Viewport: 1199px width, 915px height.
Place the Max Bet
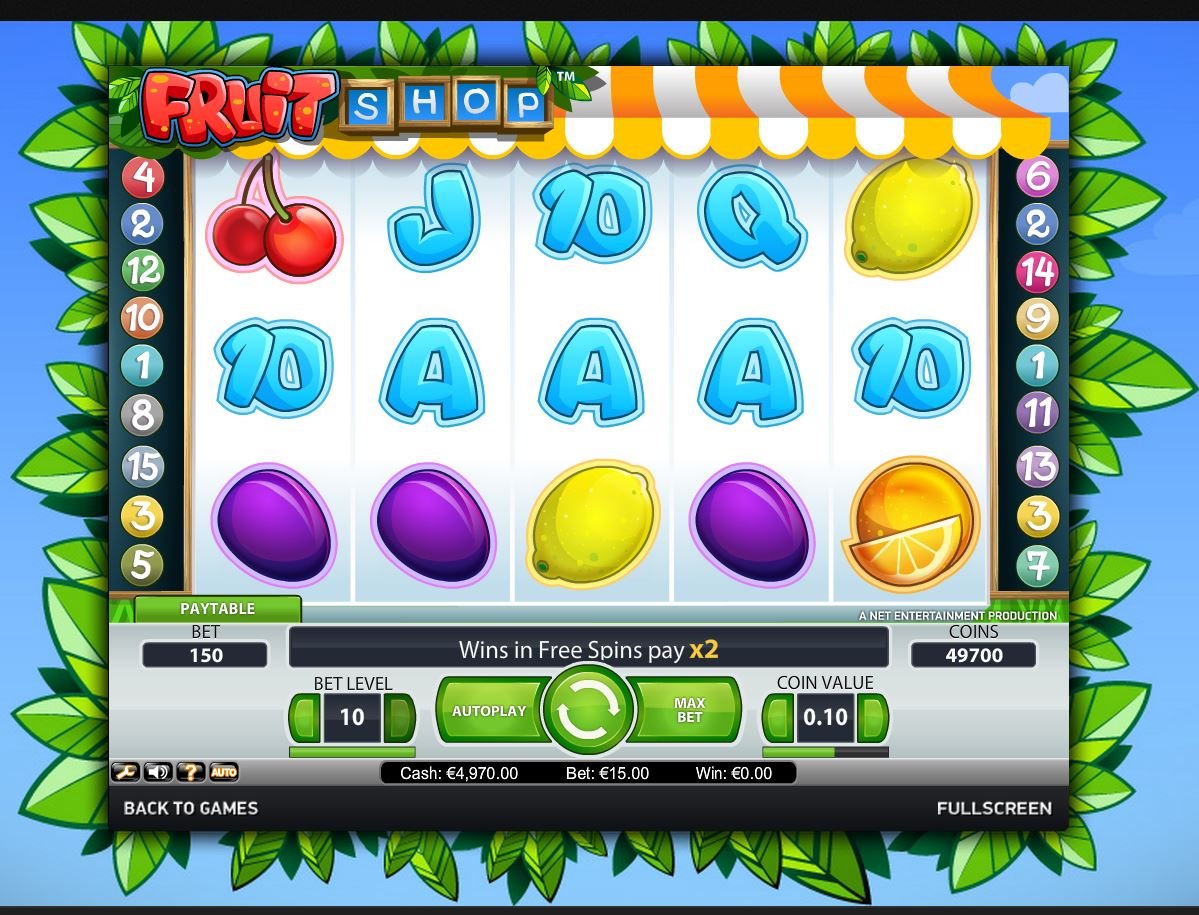pyautogui.click(x=689, y=711)
